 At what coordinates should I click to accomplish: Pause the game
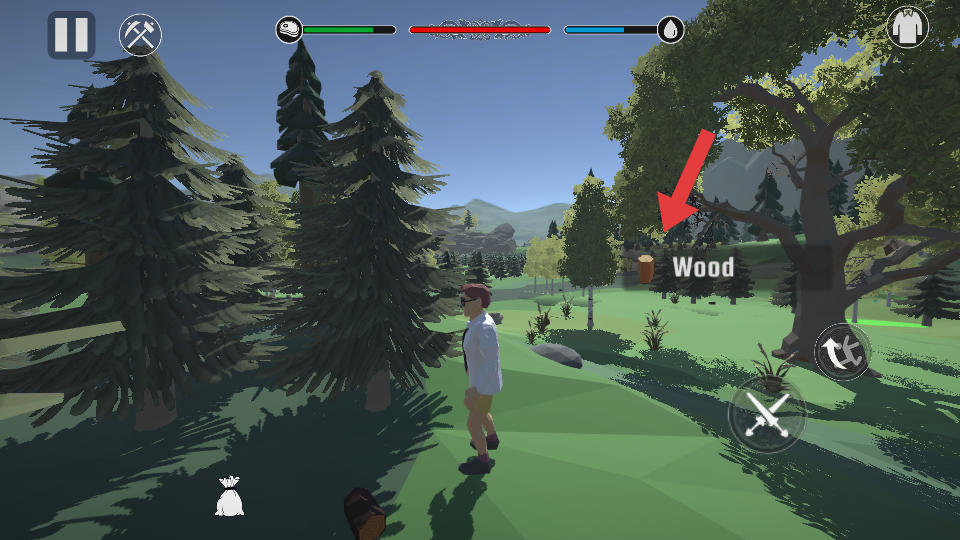pyautogui.click(x=71, y=35)
